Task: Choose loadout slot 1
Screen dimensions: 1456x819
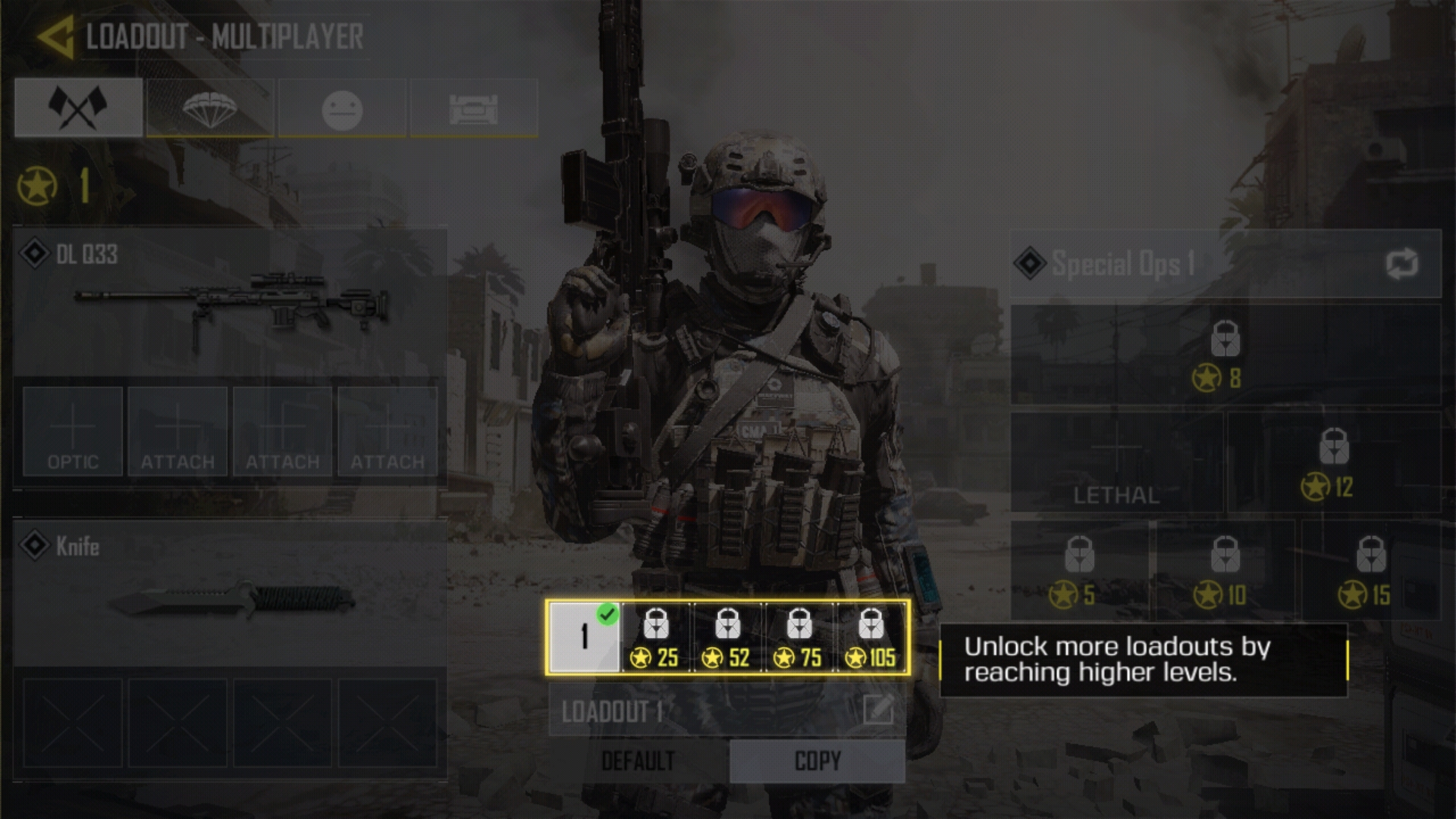Action: [x=584, y=637]
